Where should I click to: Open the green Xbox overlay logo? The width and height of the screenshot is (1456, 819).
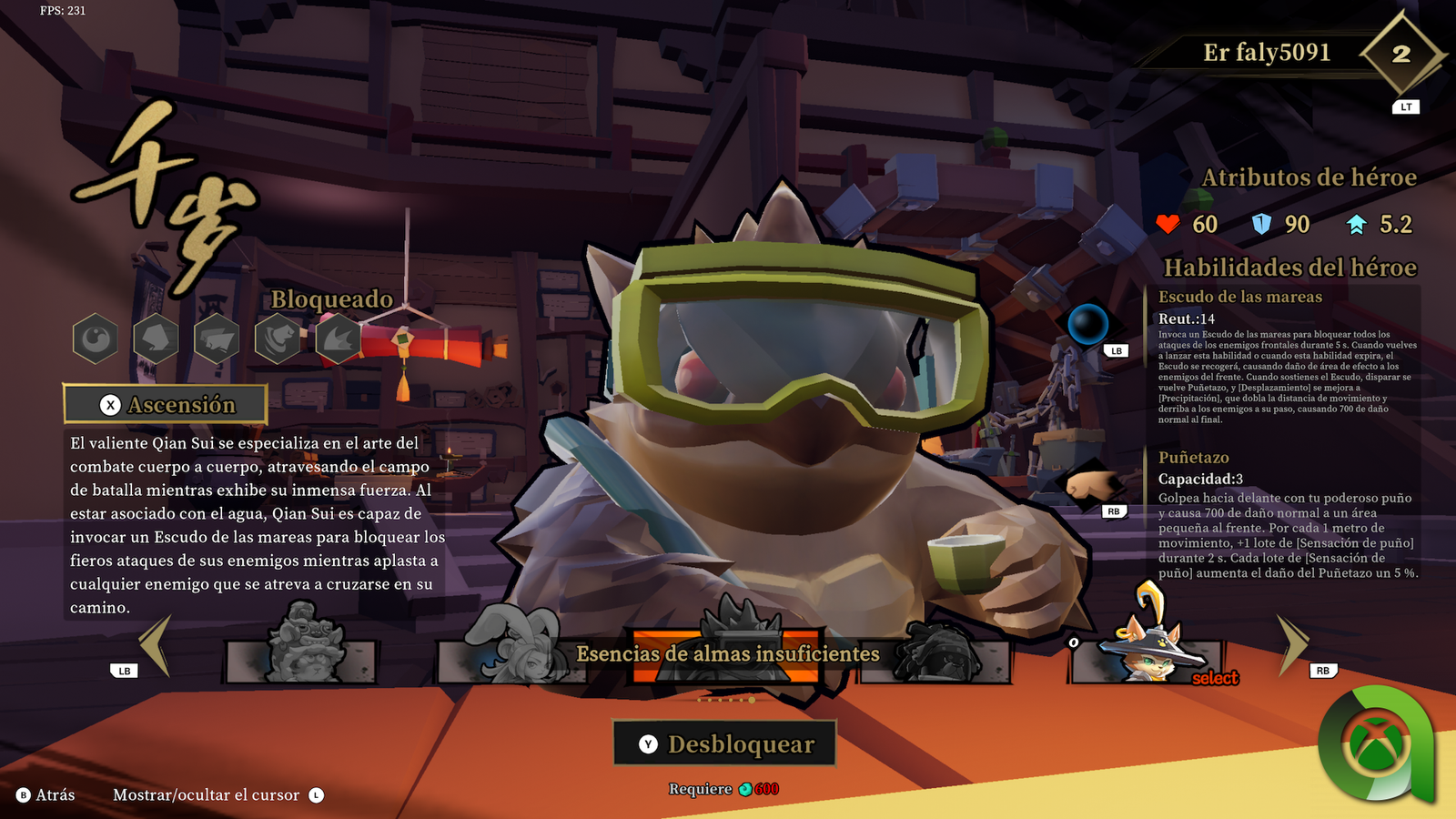point(1378,746)
